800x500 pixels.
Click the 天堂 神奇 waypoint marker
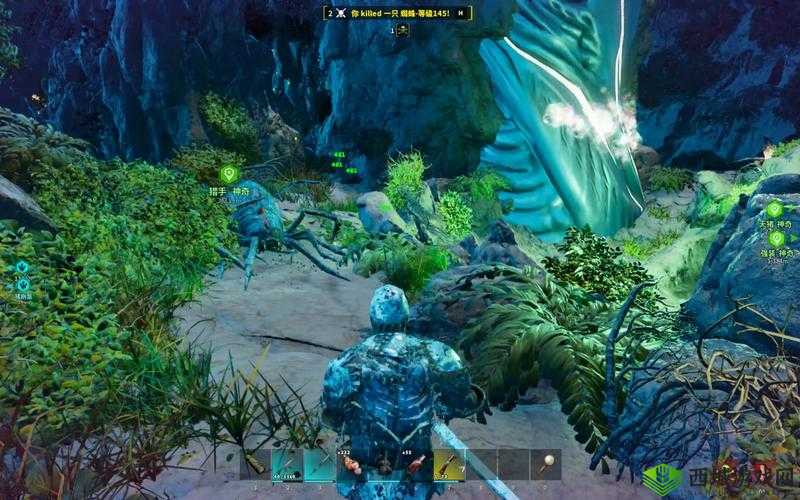pos(775,209)
